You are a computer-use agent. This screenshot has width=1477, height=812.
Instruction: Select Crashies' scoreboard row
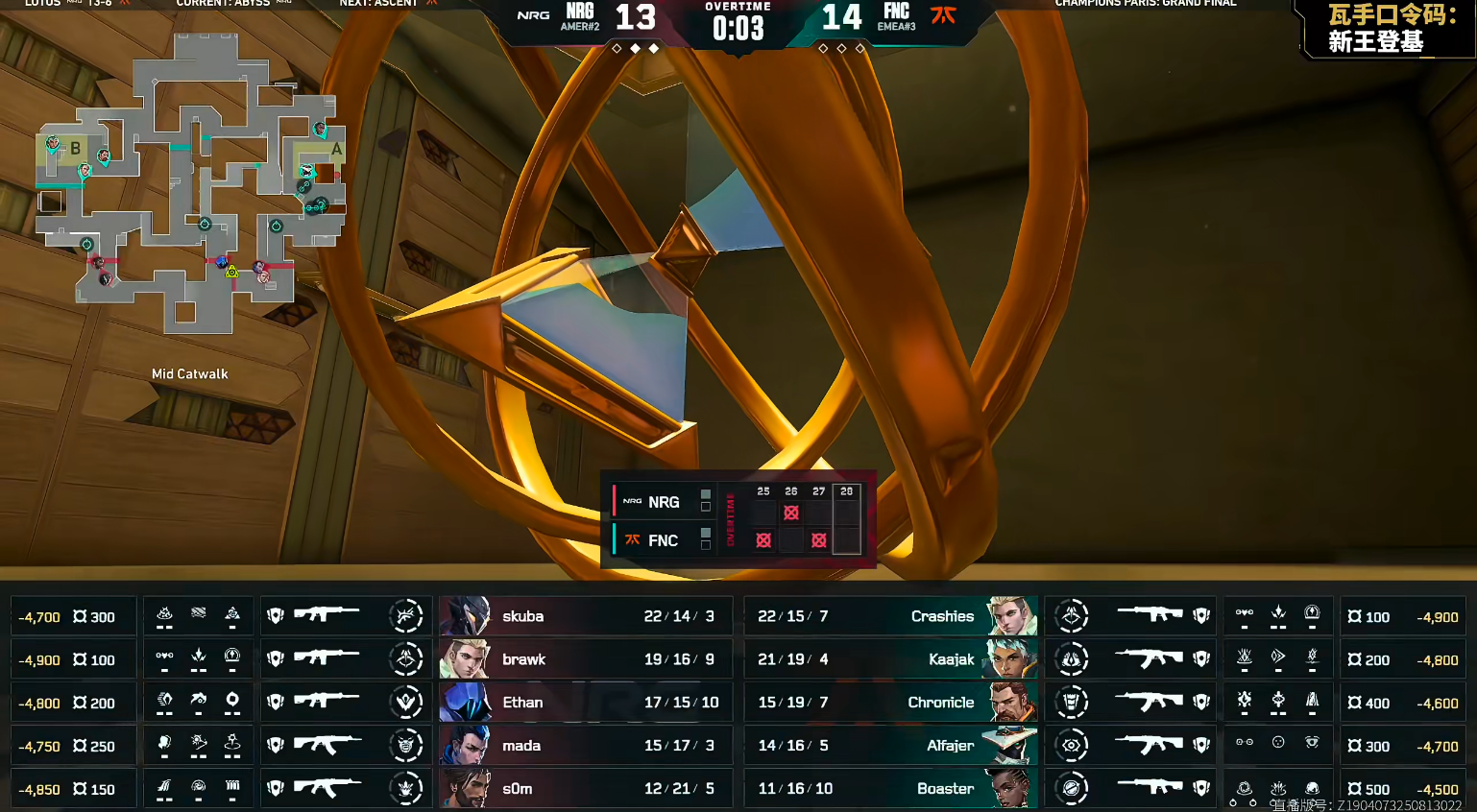(x=890, y=616)
